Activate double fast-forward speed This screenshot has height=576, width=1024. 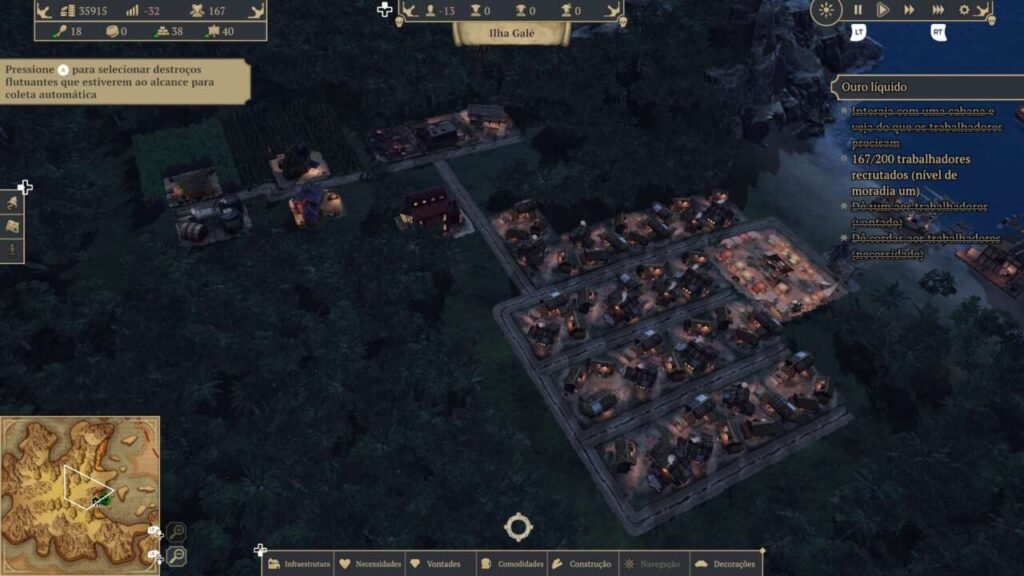pyautogui.click(x=909, y=10)
